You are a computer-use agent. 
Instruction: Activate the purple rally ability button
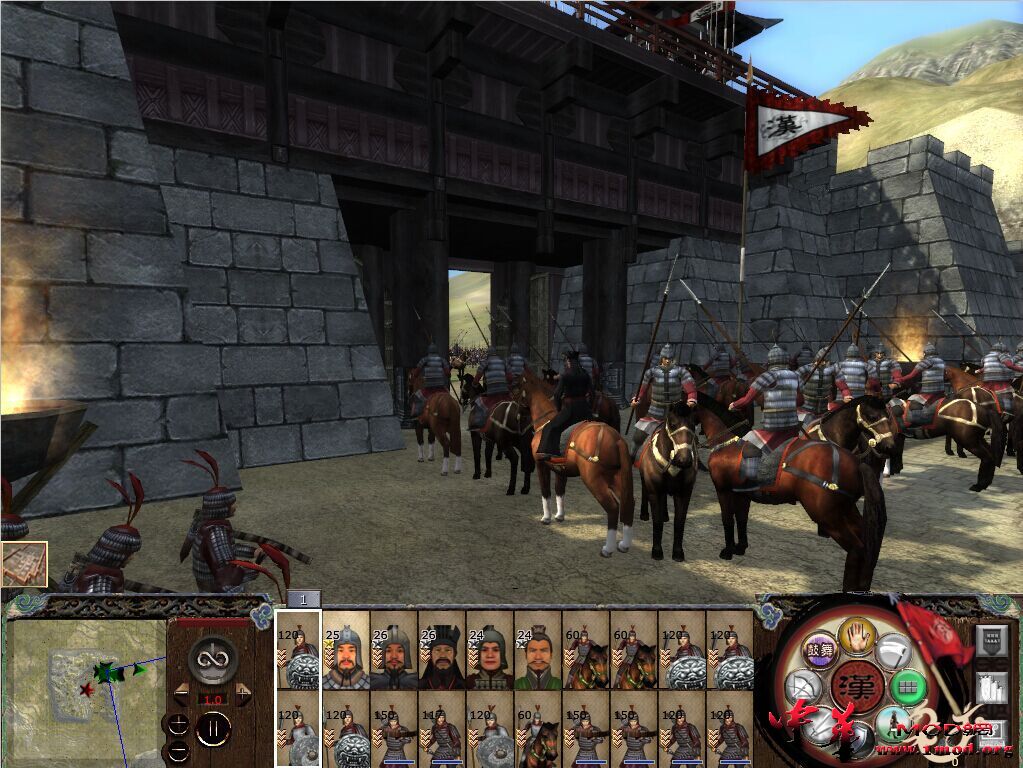click(822, 649)
